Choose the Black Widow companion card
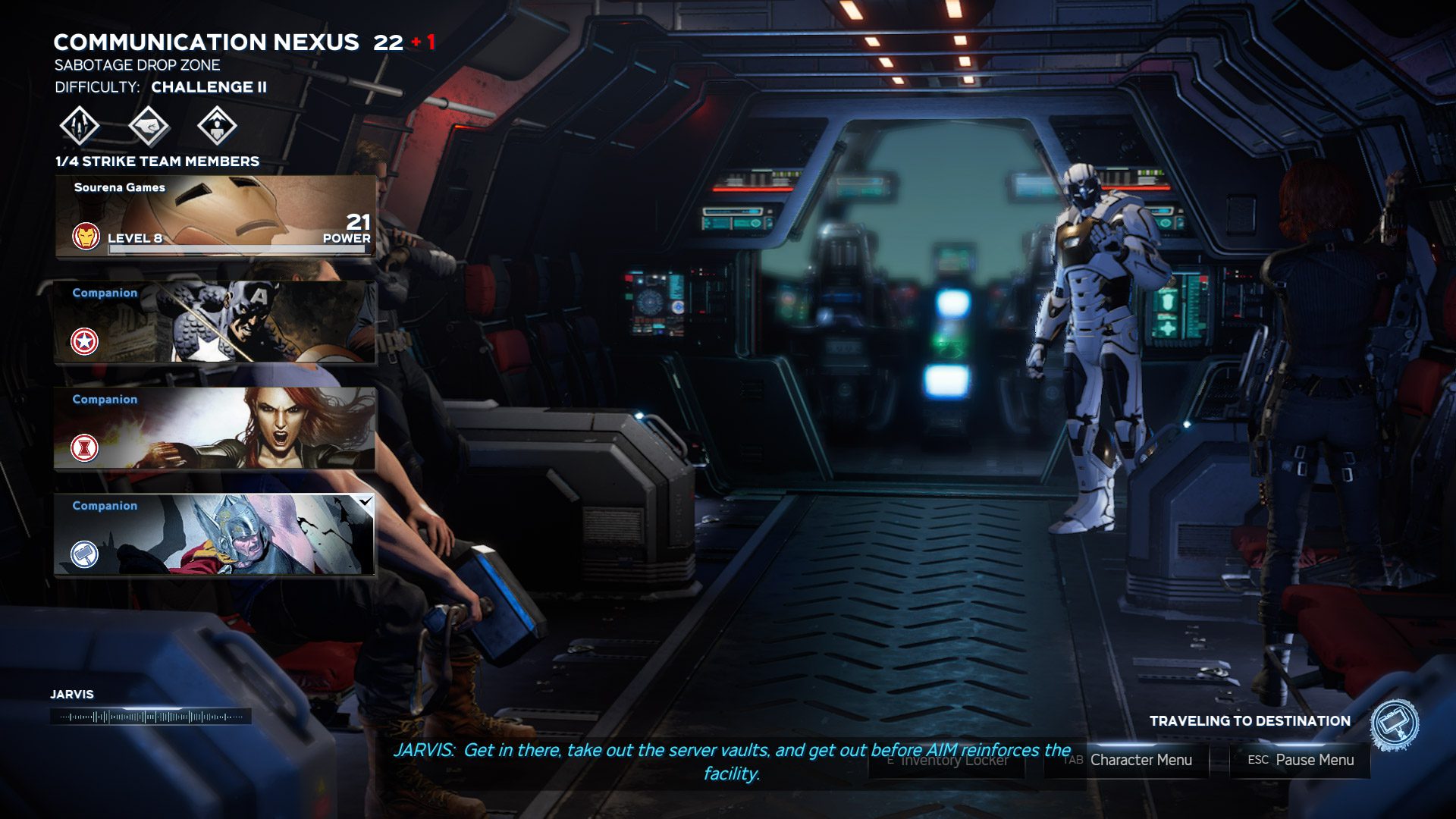Image resolution: width=1456 pixels, height=819 pixels. 215,428
